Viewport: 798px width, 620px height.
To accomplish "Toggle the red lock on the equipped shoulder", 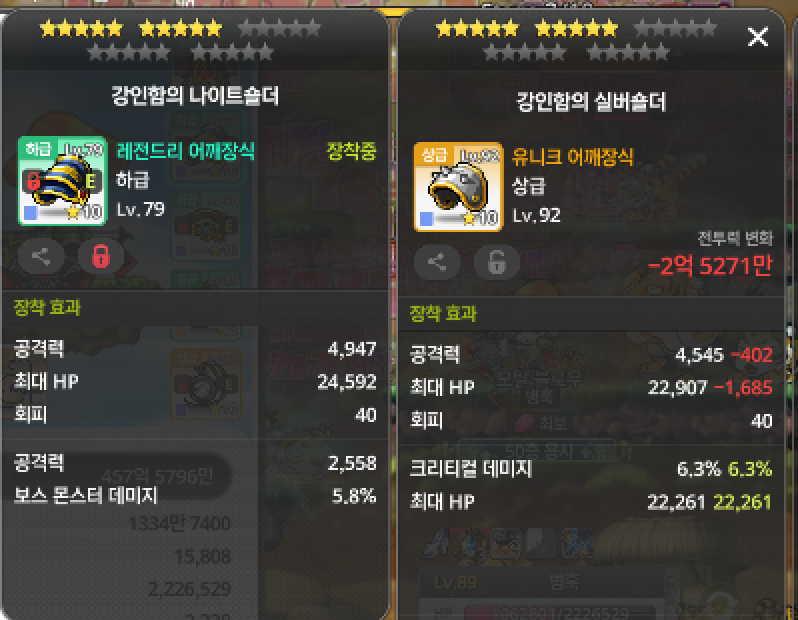I will point(100,257).
